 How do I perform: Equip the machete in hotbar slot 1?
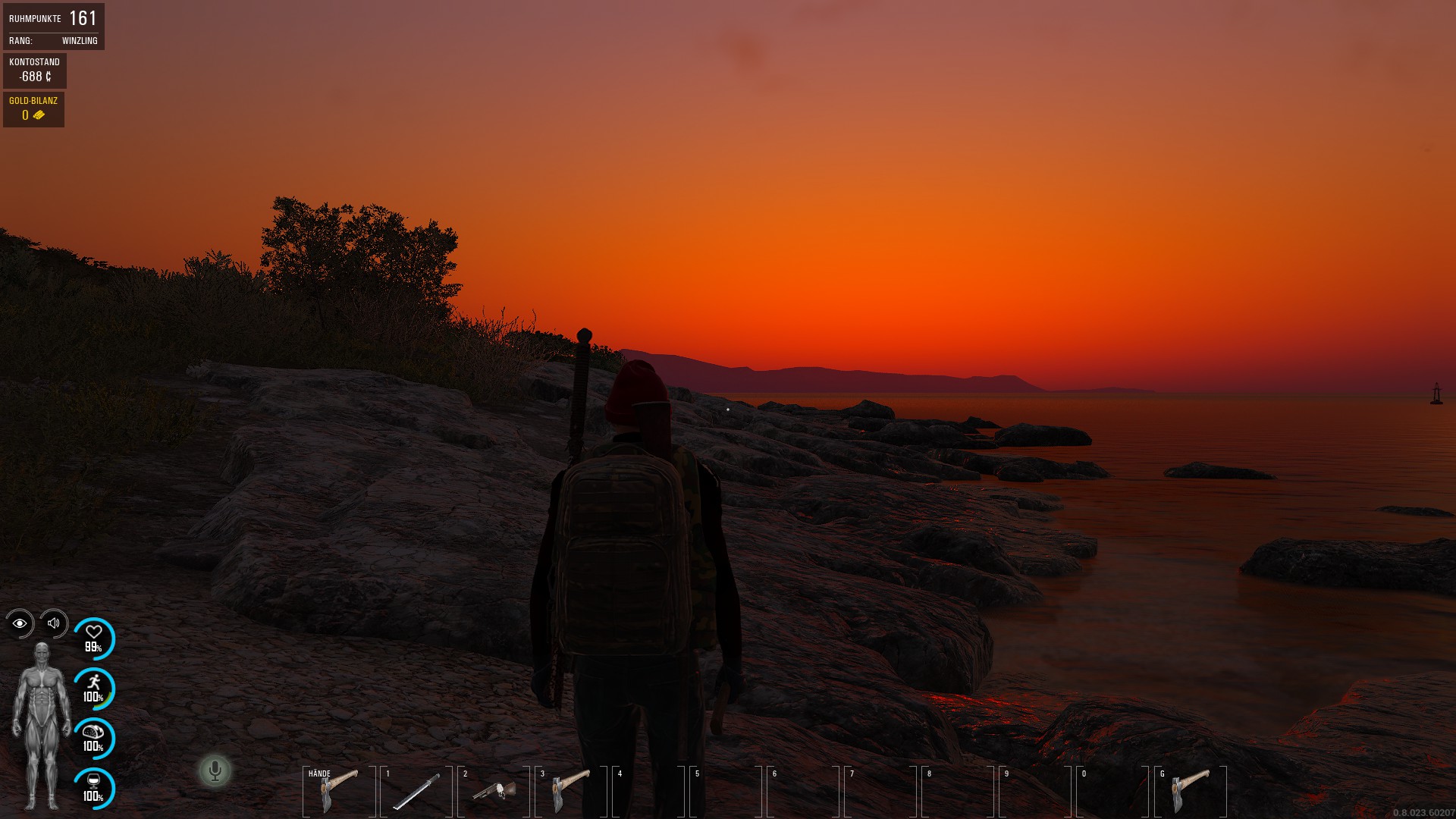(x=416, y=791)
